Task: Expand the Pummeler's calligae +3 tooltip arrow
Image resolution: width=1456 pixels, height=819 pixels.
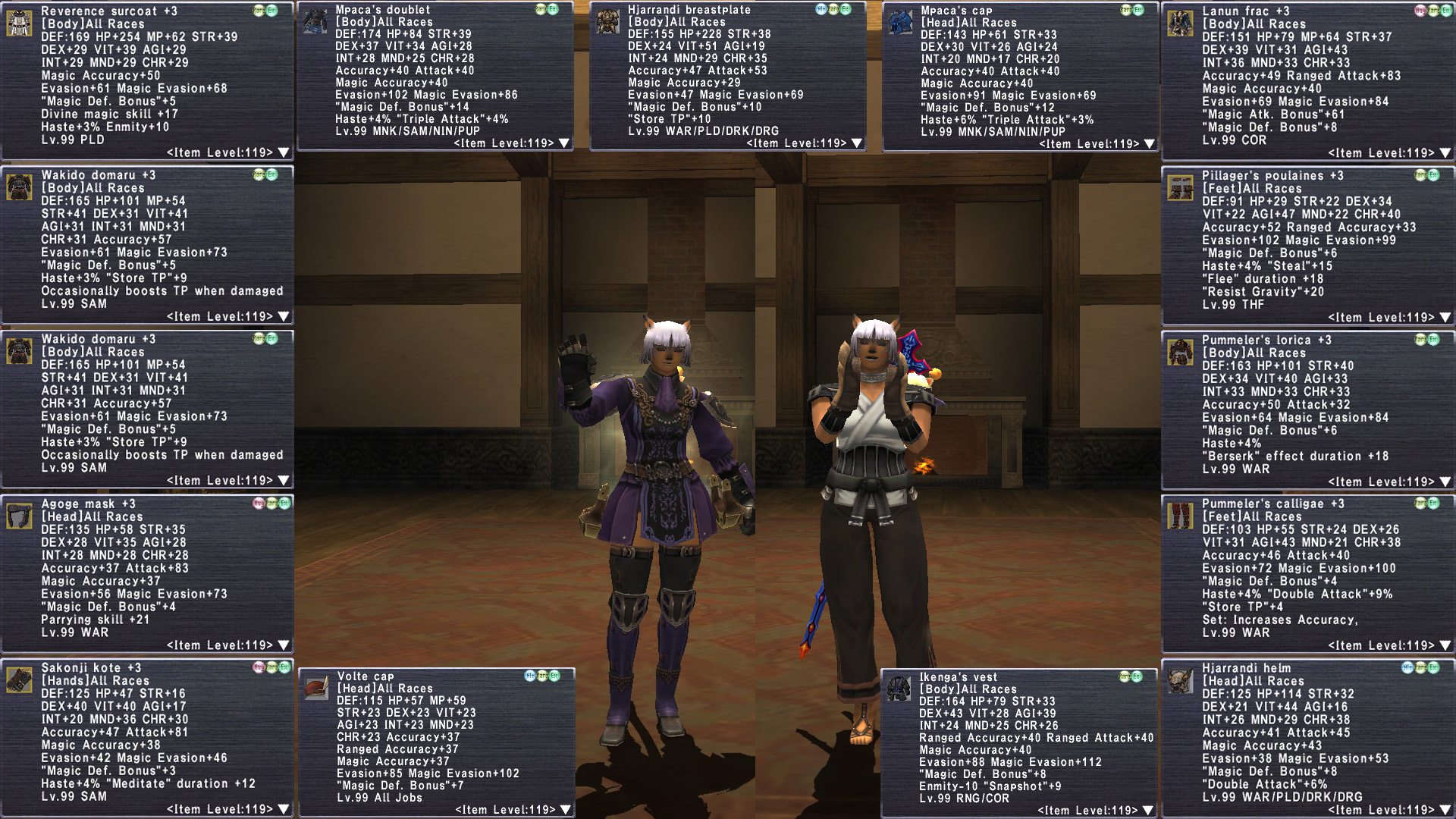Action: point(1445,646)
